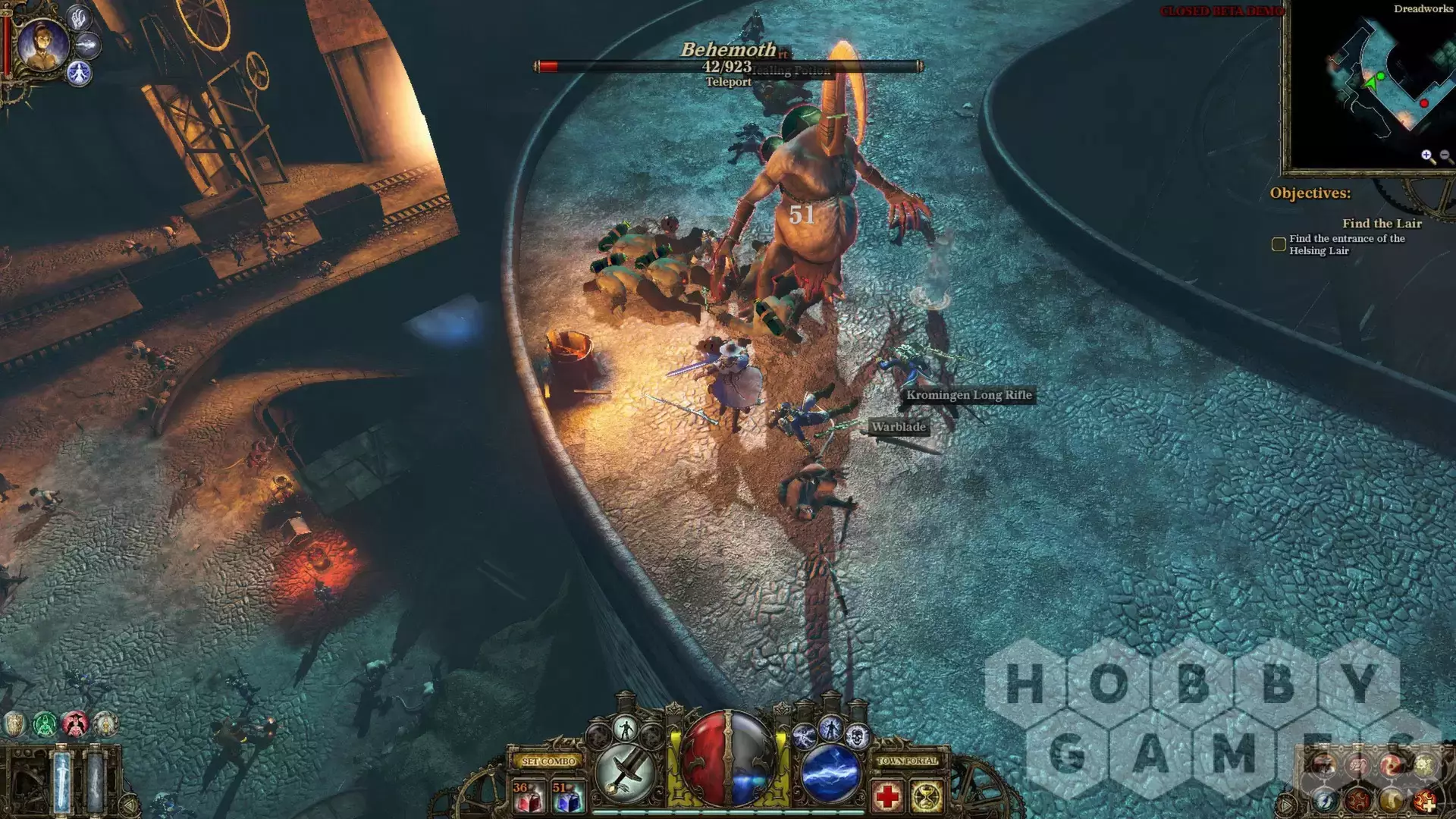Image resolution: width=1456 pixels, height=819 pixels.
Task: Click the red cross heal icon
Action: pyautogui.click(x=886, y=797)
